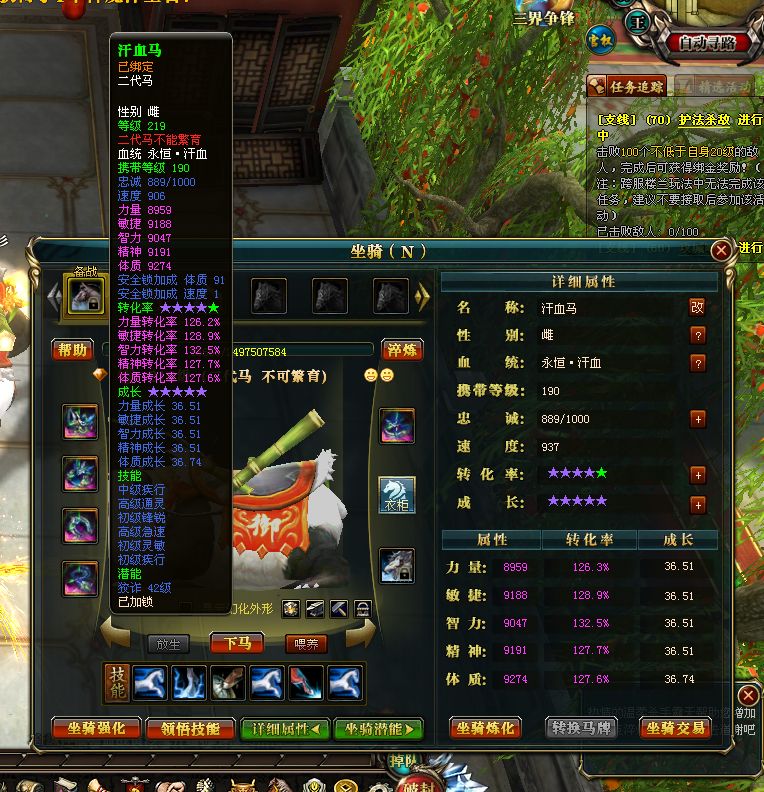Activate the 自动寻路 auto-pathfinding button

(706, 43)
